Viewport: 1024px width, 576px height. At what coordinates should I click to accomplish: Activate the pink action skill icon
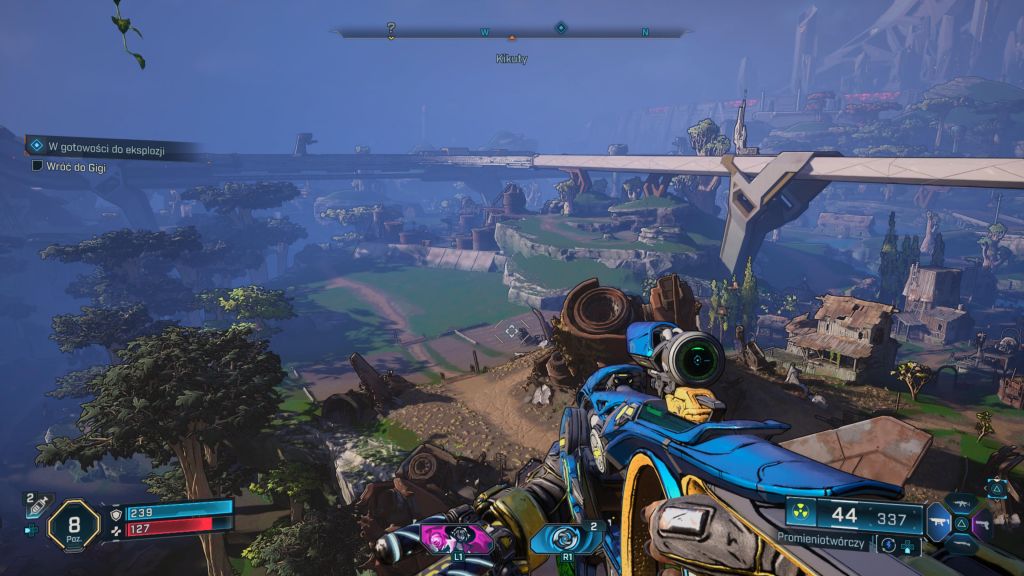[458, 538]
